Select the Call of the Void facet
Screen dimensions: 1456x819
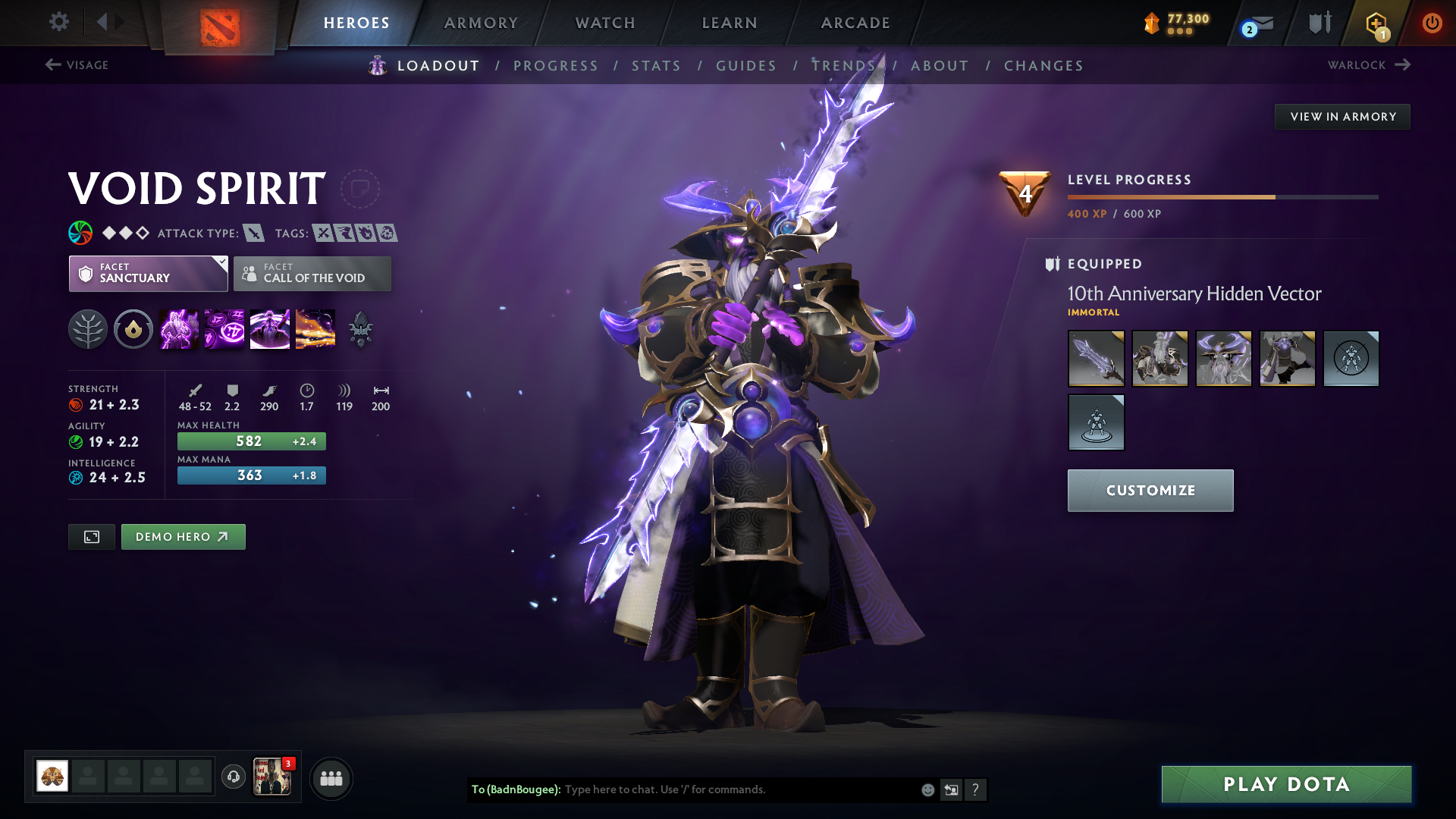tap(312, 274)
